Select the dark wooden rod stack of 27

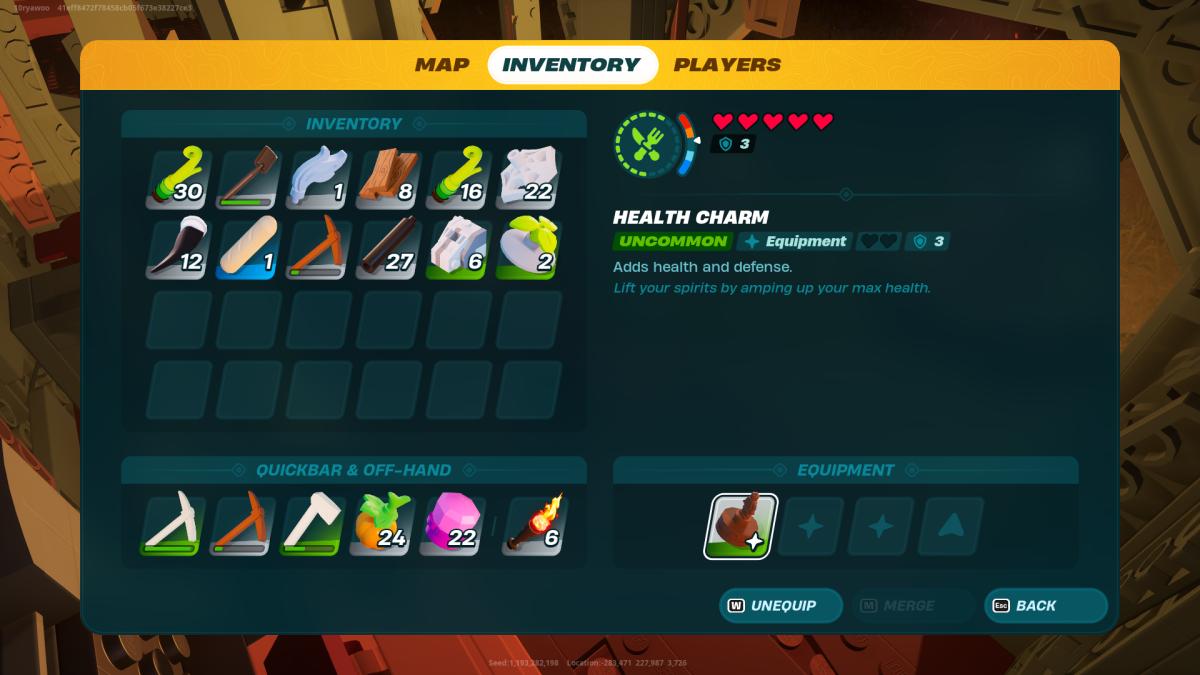tap(388, 249)
